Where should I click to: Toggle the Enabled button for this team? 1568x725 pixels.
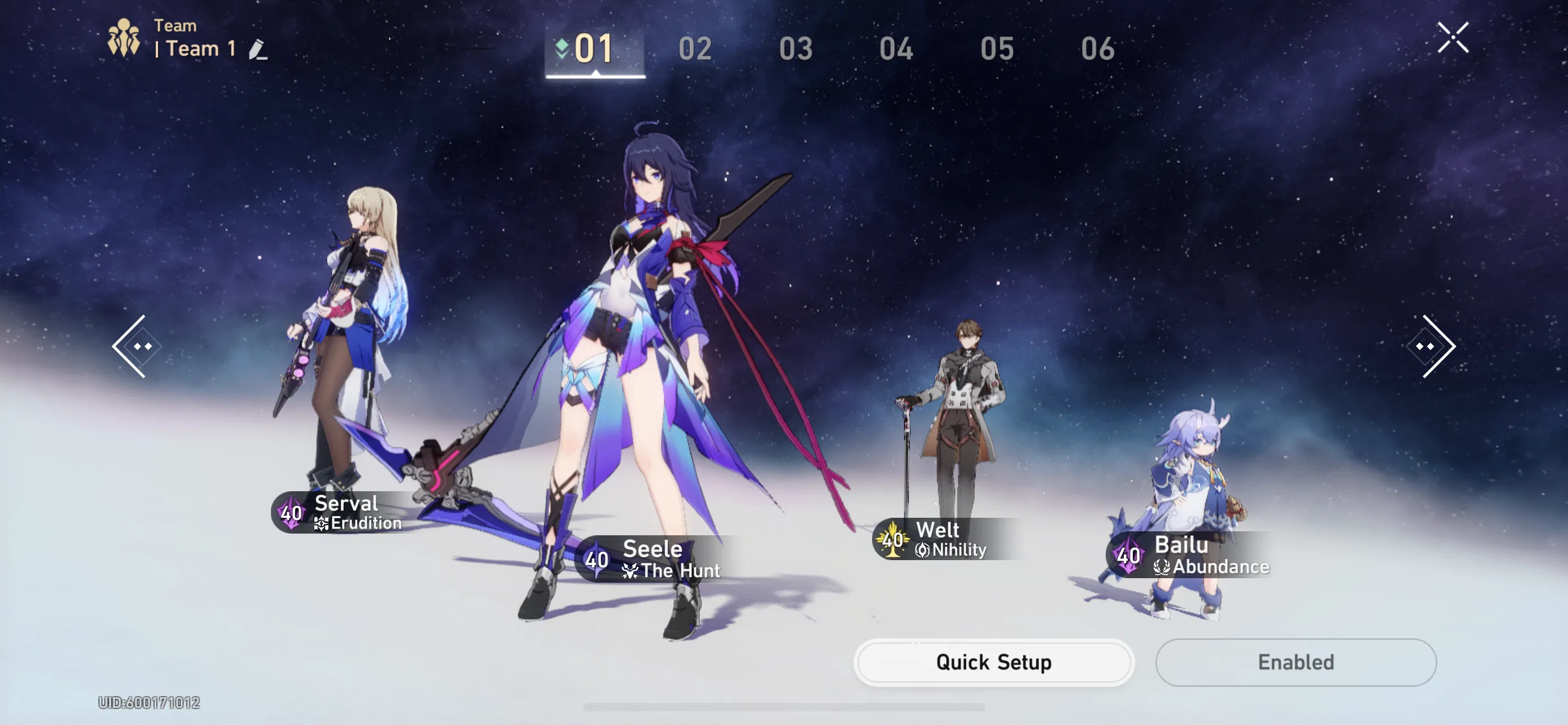pyautogui.click(x=1296, y=662)
